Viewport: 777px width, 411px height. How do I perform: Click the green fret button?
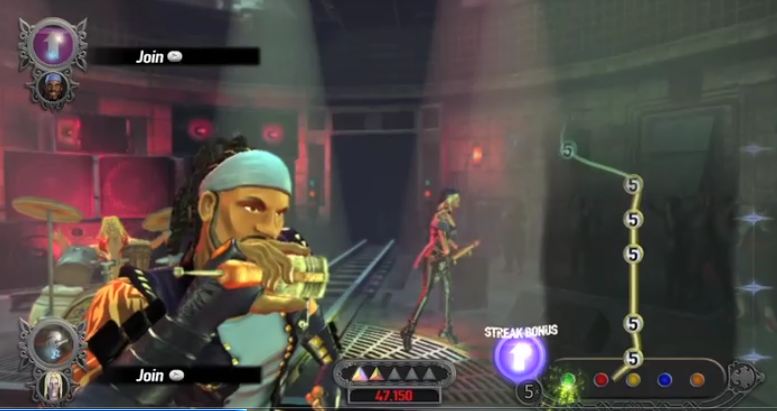pyautogui.click(x=569, y=381)
